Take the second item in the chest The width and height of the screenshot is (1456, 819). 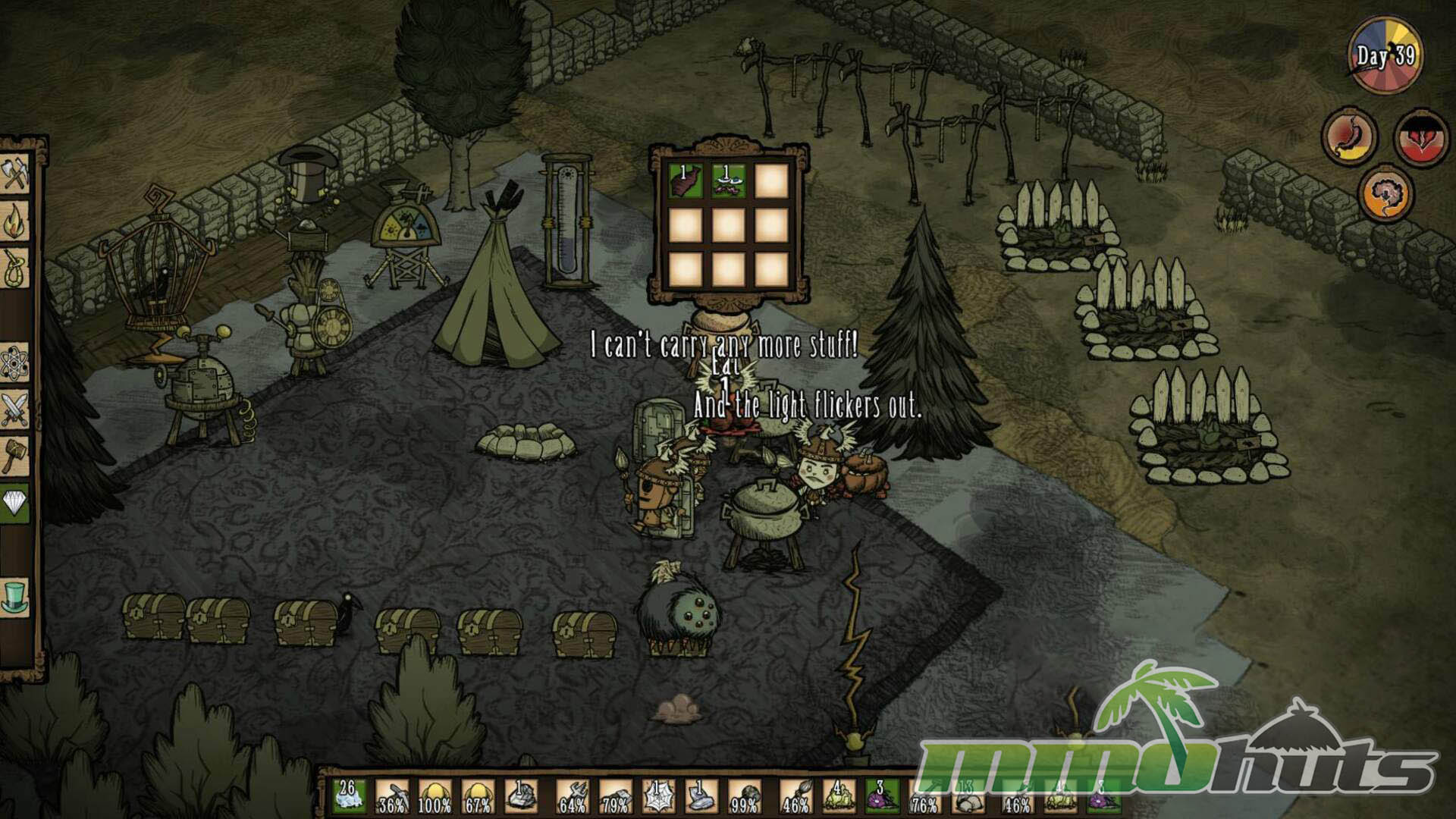pos(728,182)
